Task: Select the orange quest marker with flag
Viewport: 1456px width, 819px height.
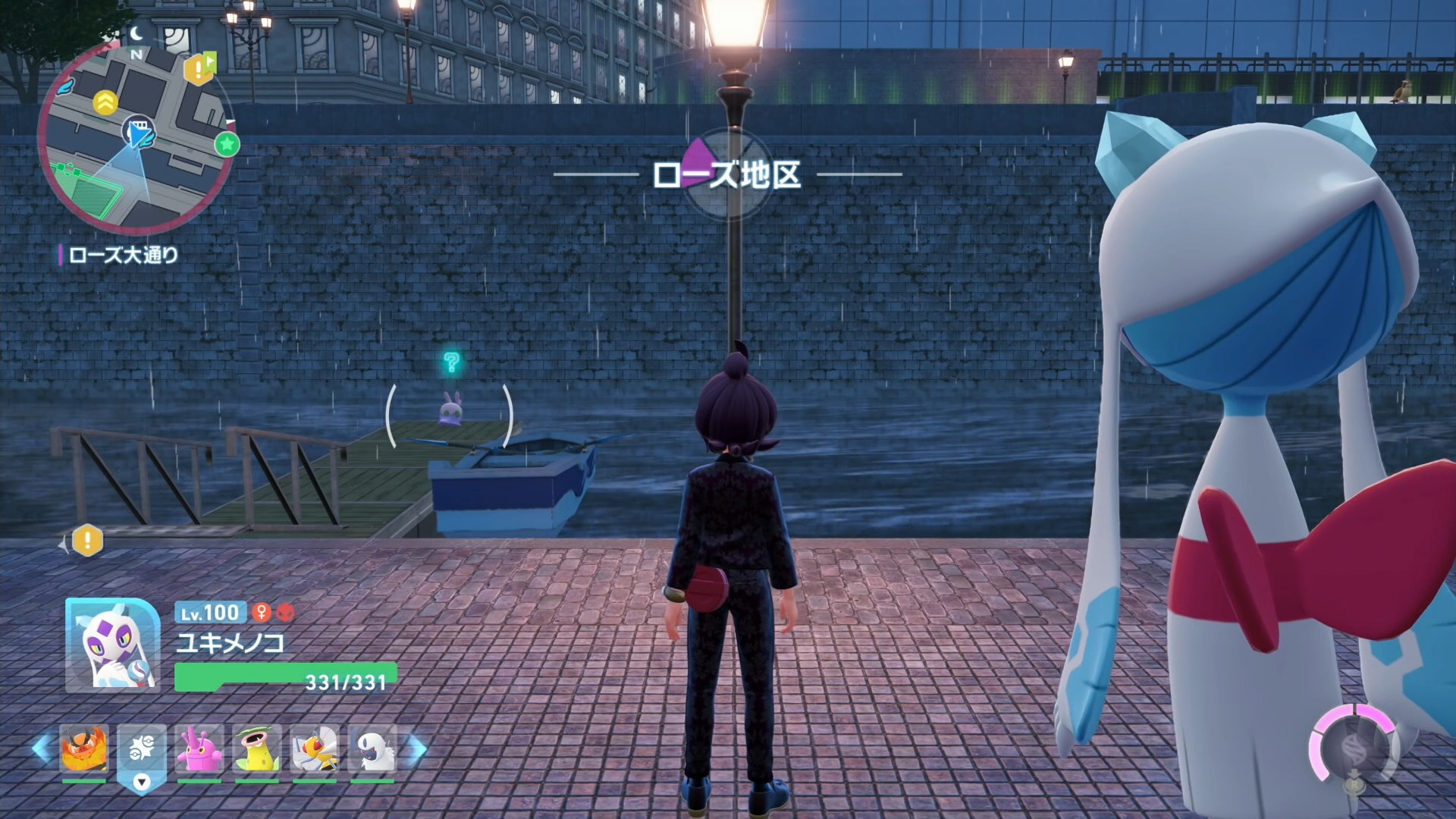Action: click(199, 69)
